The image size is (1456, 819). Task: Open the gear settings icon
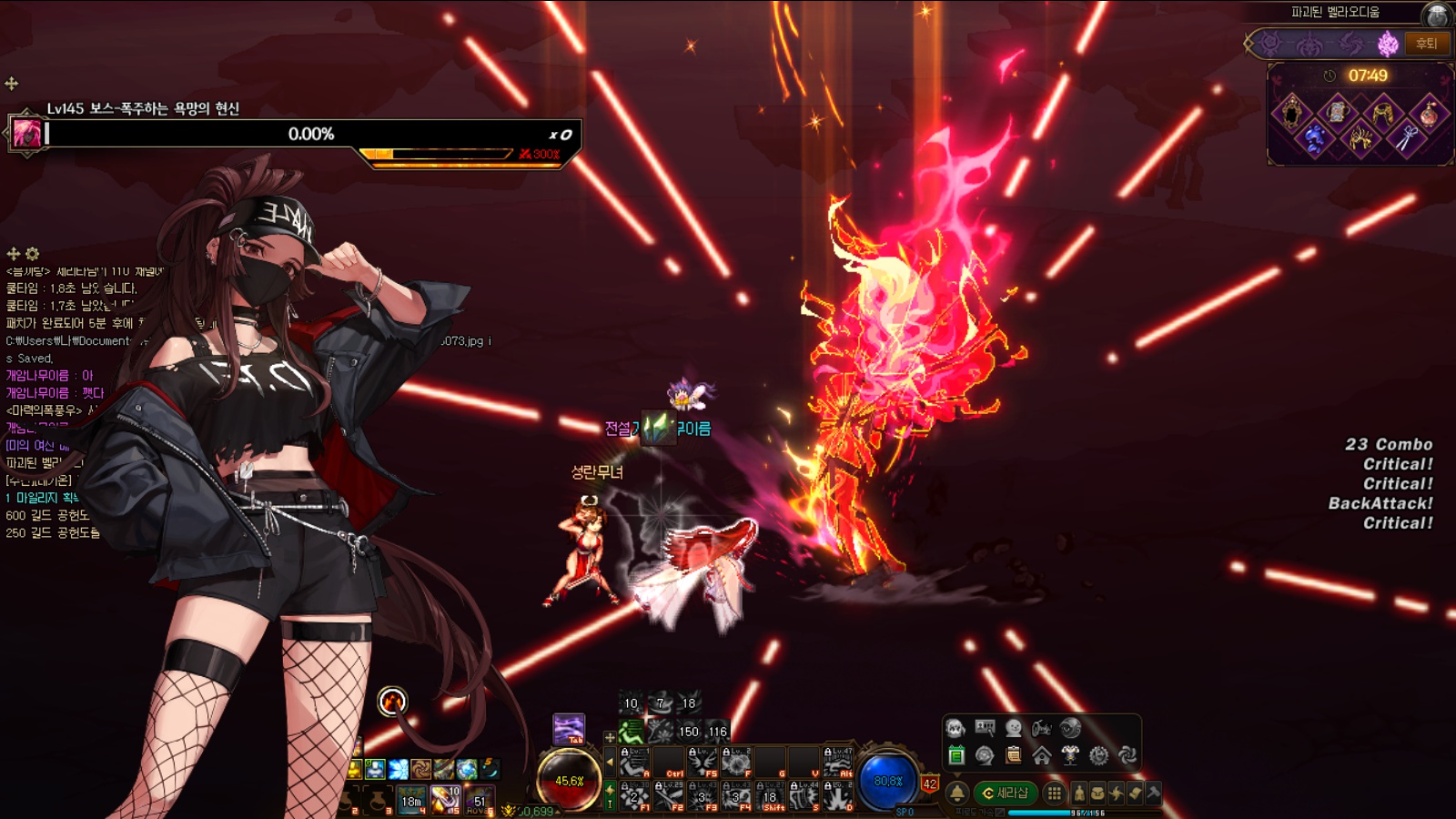[x=1098, y=755]
